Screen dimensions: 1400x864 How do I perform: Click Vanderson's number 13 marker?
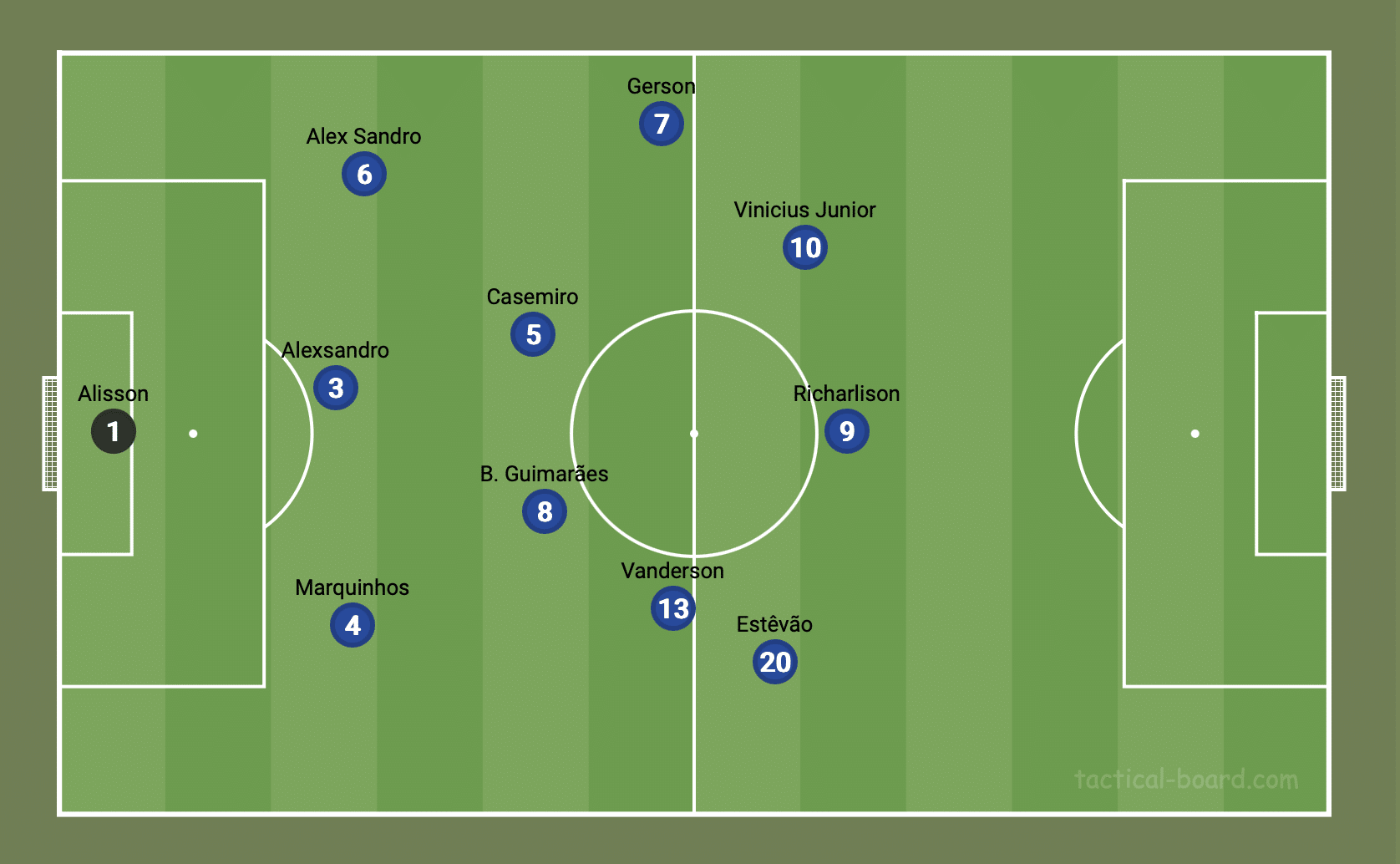click(673, 608)
